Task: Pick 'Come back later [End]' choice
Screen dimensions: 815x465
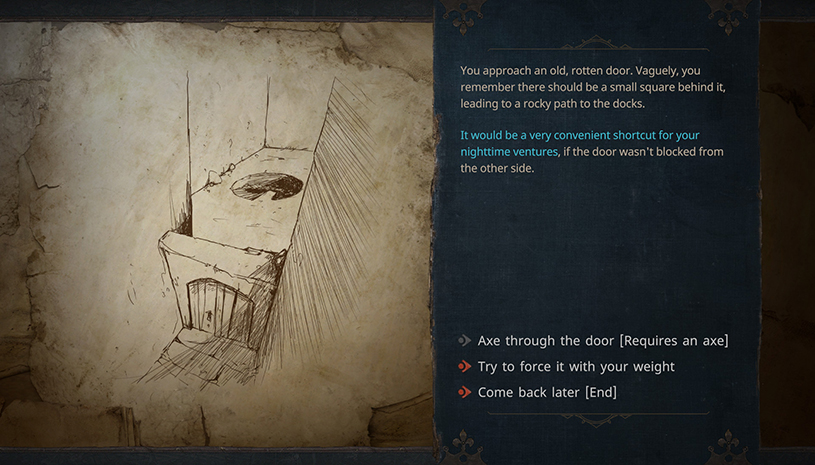Action: (x=546, y=392)
